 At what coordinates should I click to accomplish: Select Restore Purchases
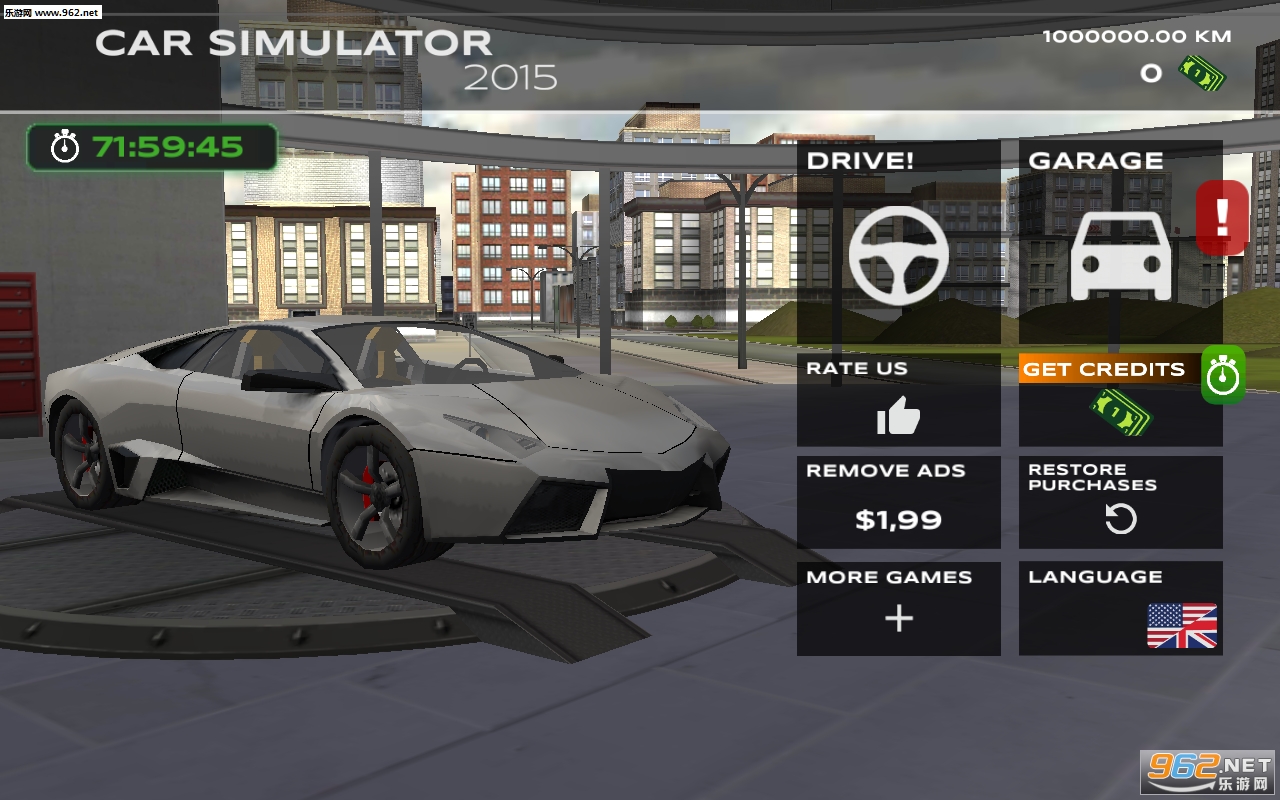(1120, 503)
